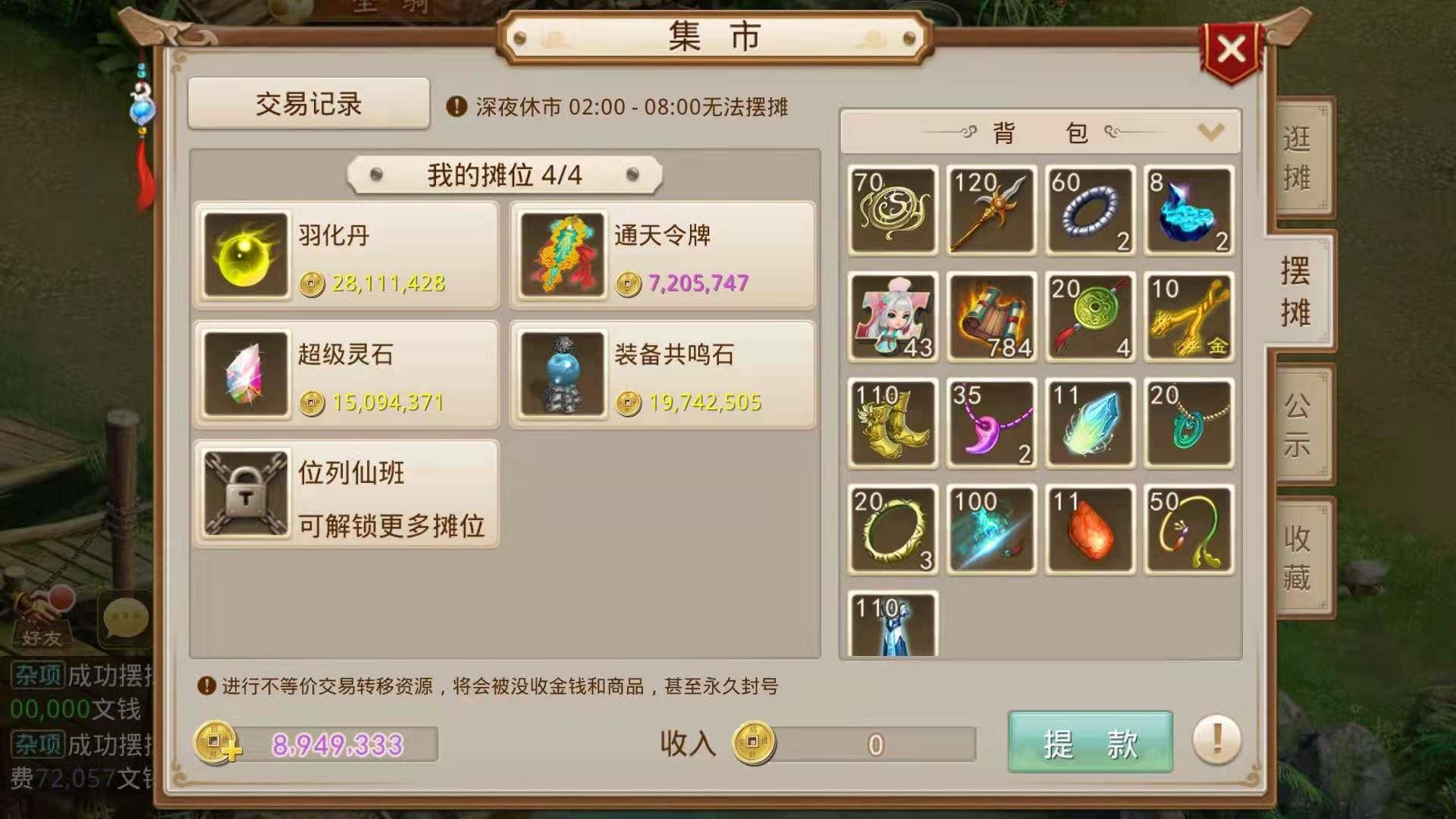Select the golden branch item marked 金
This screenshot has width=1456, height=819.
tap(1189, 316)
